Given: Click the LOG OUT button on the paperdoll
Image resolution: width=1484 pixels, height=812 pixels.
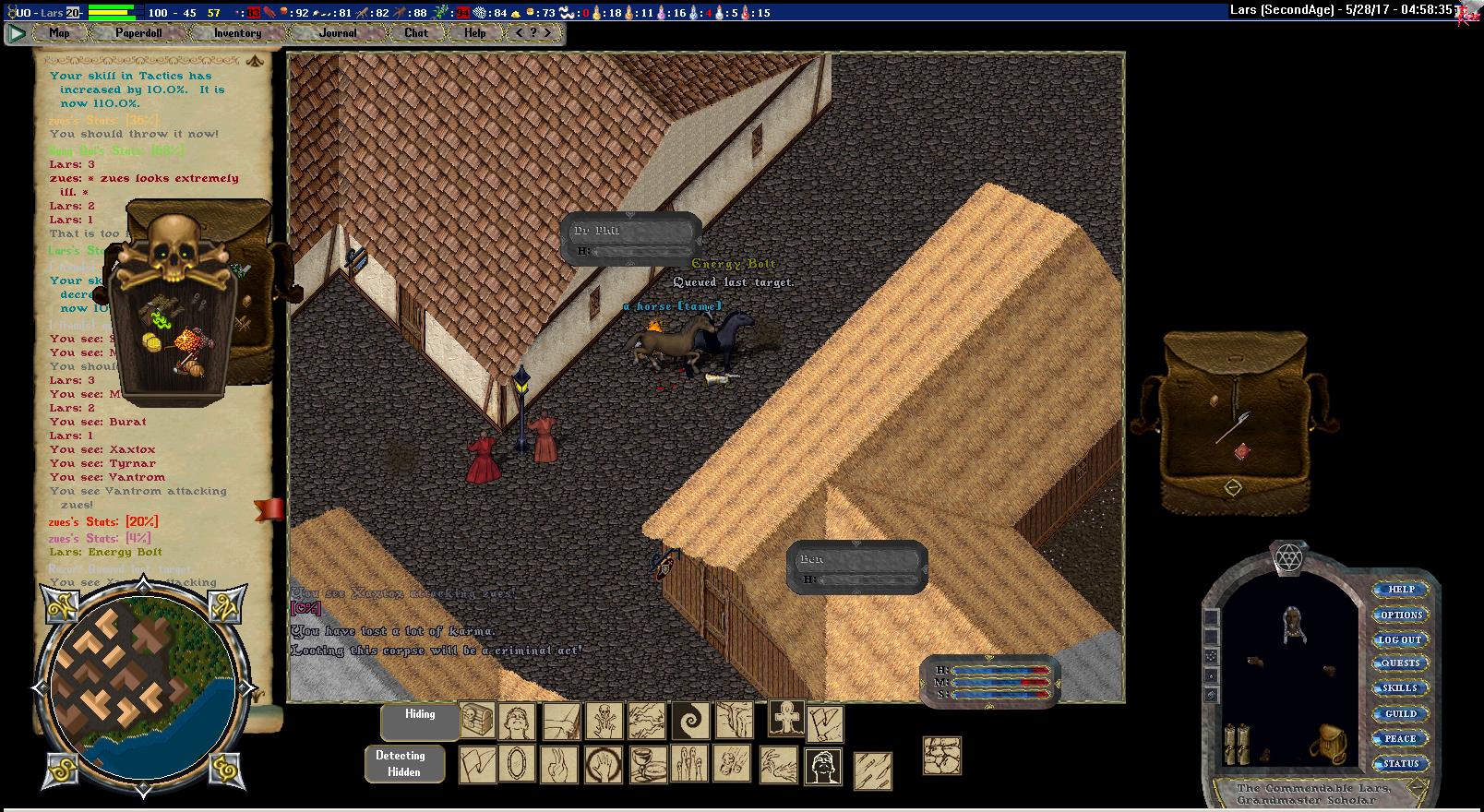Looking at the screenshot, I should click(1399, 639).
